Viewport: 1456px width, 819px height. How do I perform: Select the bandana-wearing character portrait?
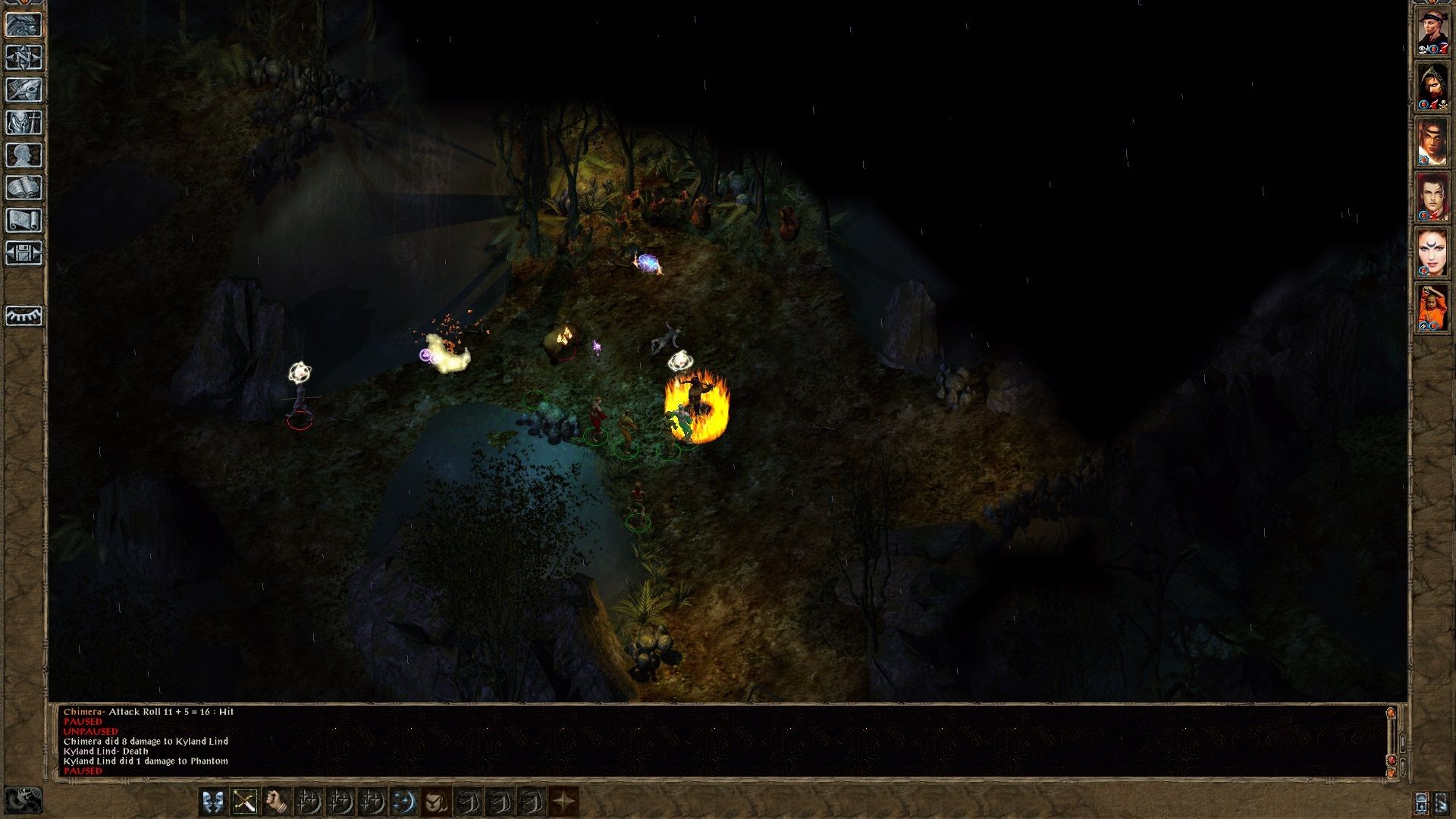click(x=1432, y=32)
